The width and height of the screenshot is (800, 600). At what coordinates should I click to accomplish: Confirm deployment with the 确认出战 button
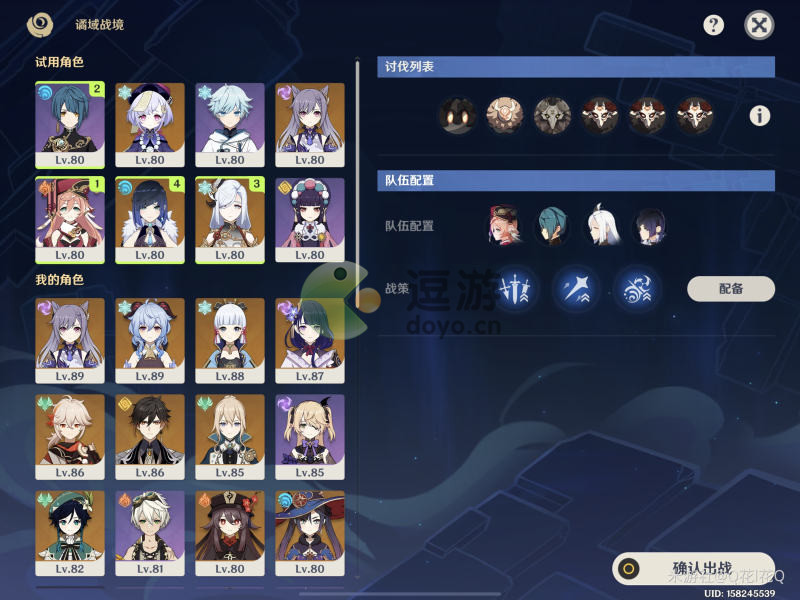(x=694, y=569)
